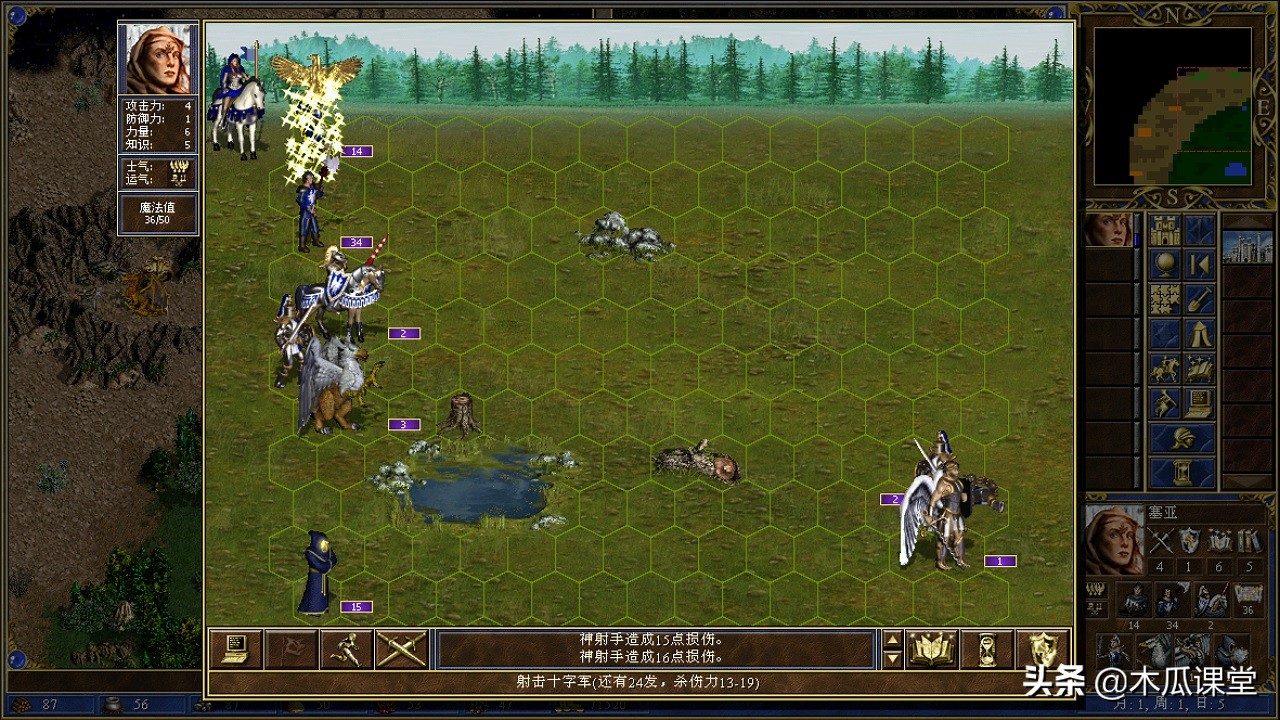Open the spell book to cast
1280x720 pixels.
(932, 649)
